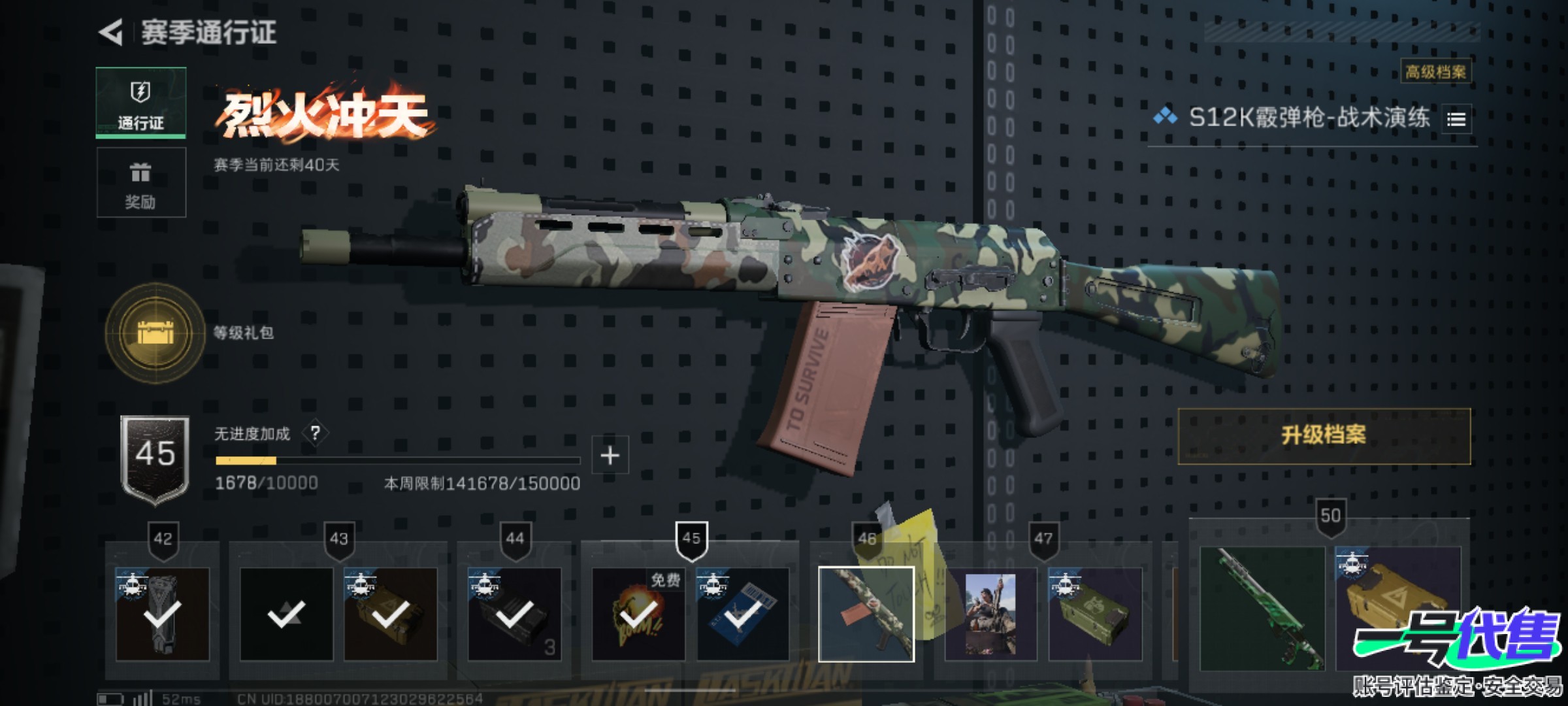Image resolution: width=1568 pixels, height=706 pixels.
Task: Select the level 43 claimed crate reward
Action: pyautogui.click(x=390, y=614)
